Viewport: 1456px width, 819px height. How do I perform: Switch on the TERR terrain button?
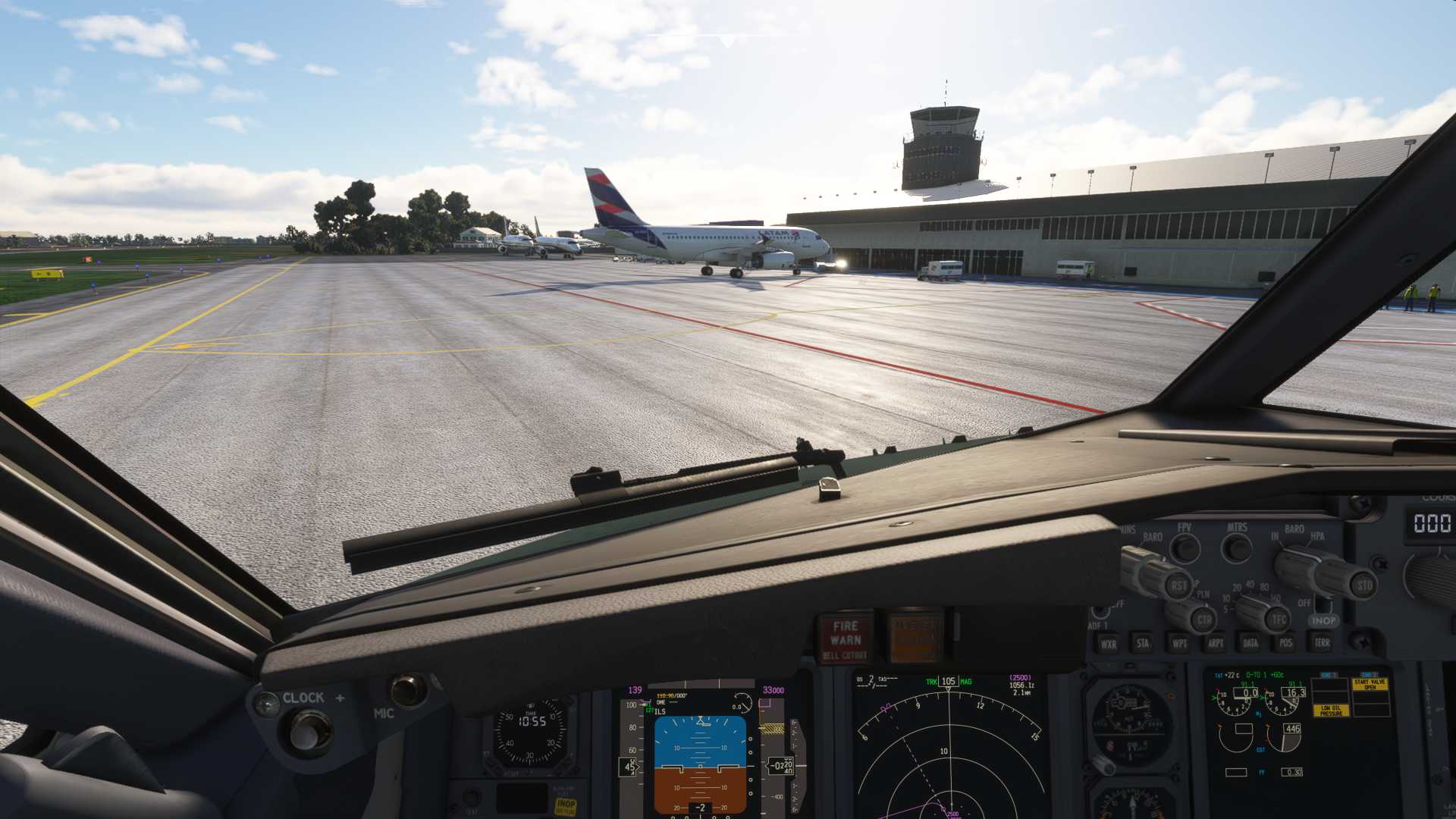click(x=1322, y=642)
